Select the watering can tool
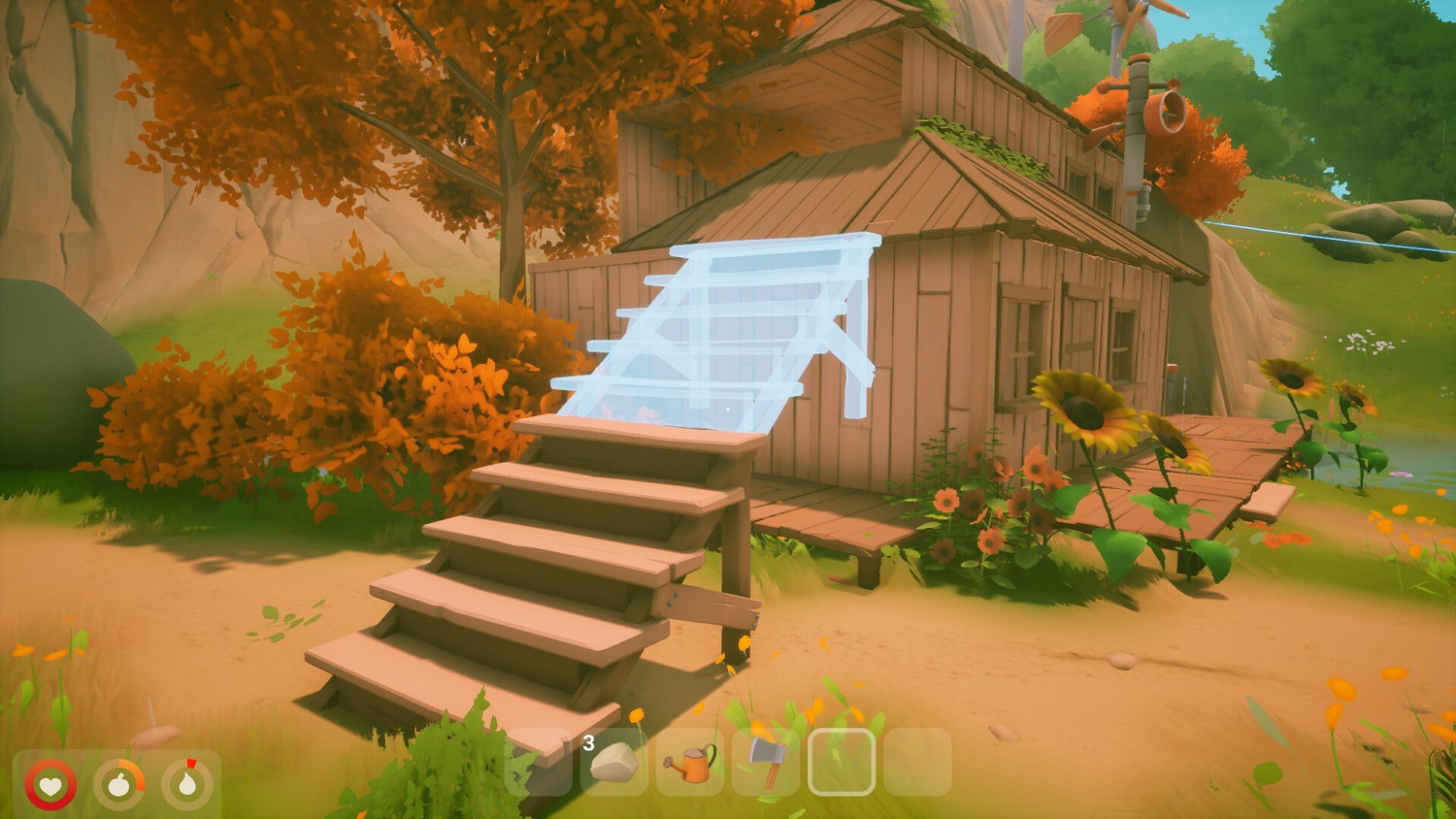This screenshot has width=1456, height=819. click(x=691, y=765)
